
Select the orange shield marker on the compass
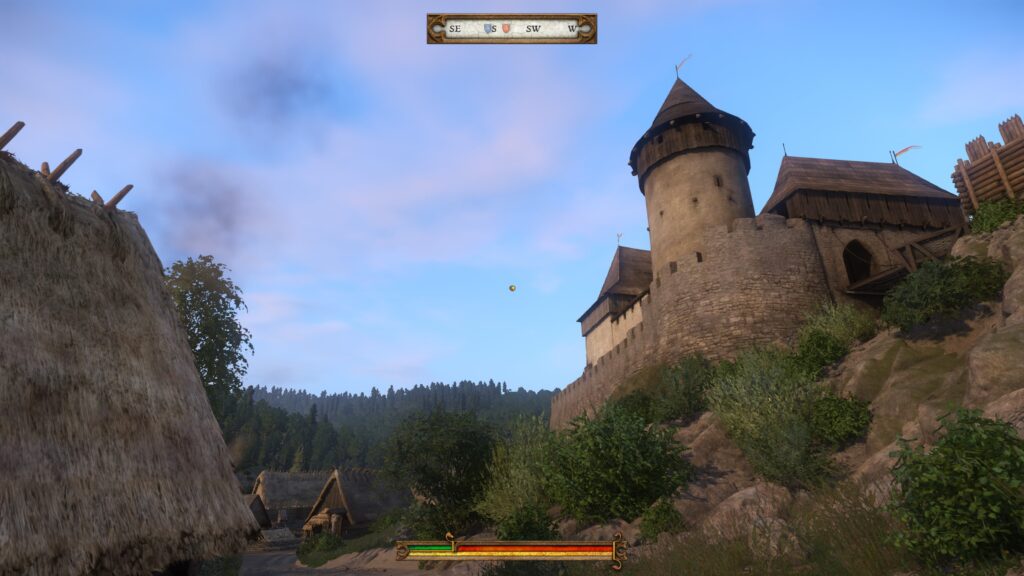point(506,29)
